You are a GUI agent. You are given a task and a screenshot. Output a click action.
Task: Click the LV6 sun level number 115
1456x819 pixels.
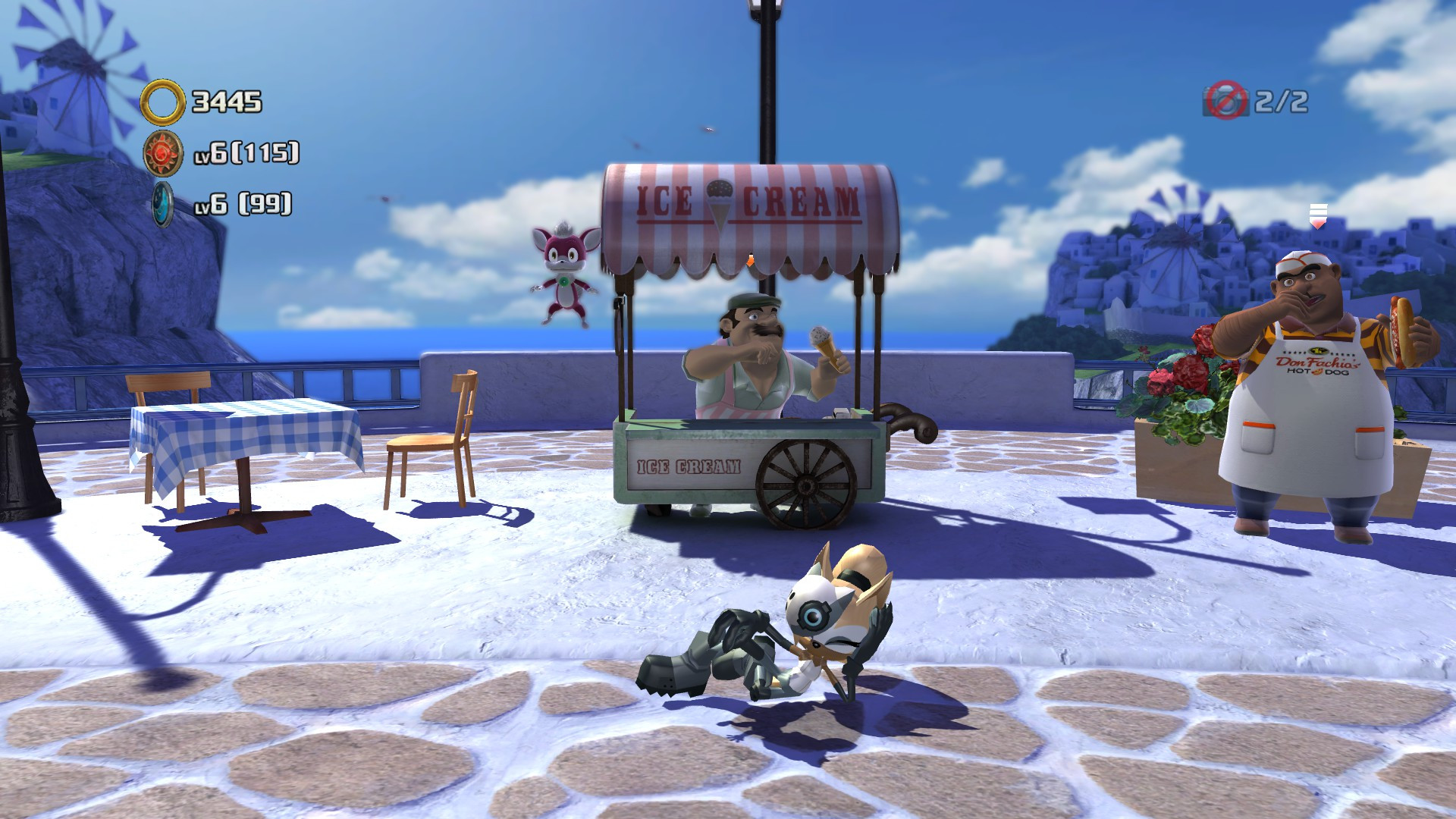pos(246,152)
